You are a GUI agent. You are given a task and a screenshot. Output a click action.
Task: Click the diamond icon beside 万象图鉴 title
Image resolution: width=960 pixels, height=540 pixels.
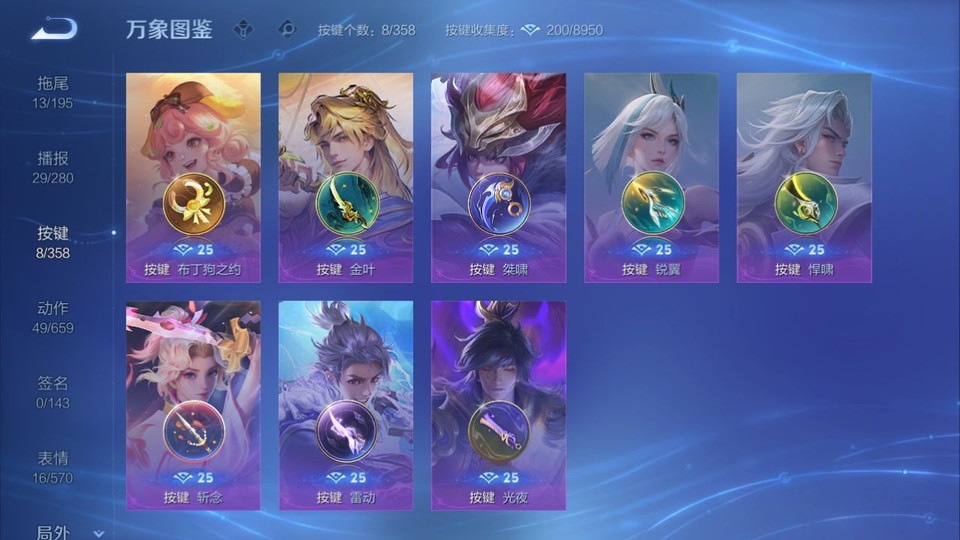[x=243, y=29]
